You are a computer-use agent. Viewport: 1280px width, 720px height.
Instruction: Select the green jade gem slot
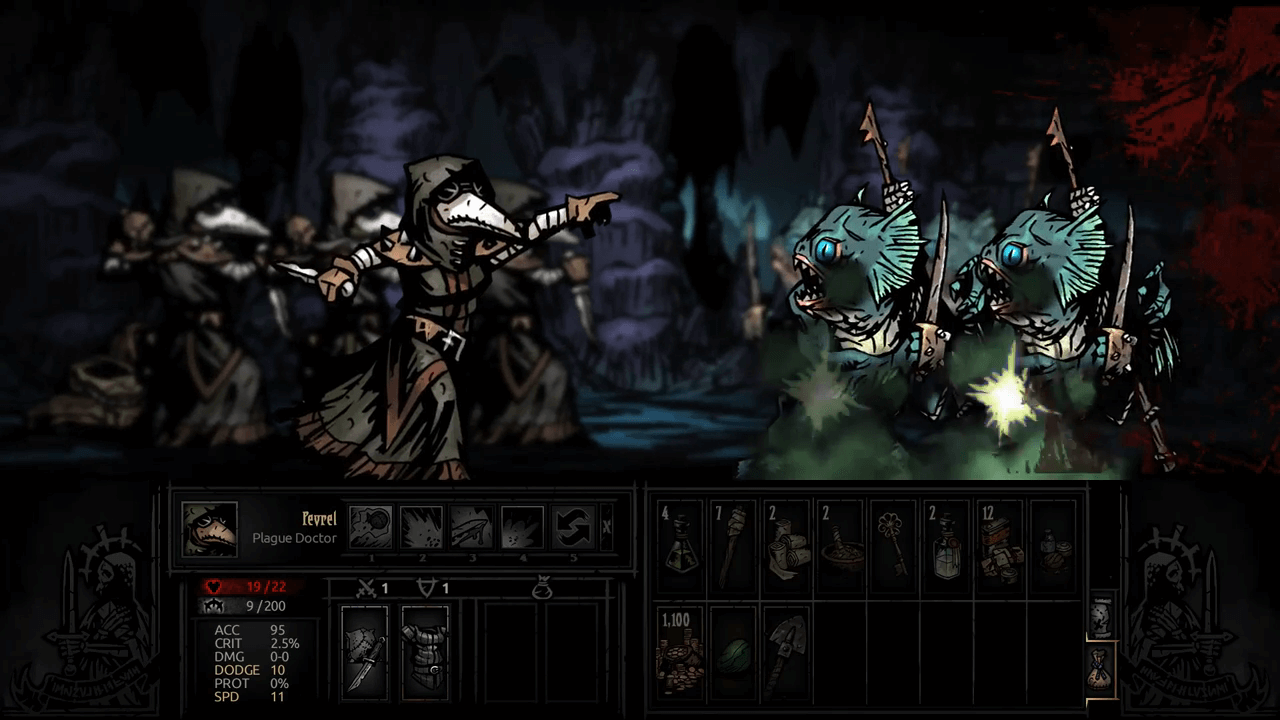[x=734, y=650]
